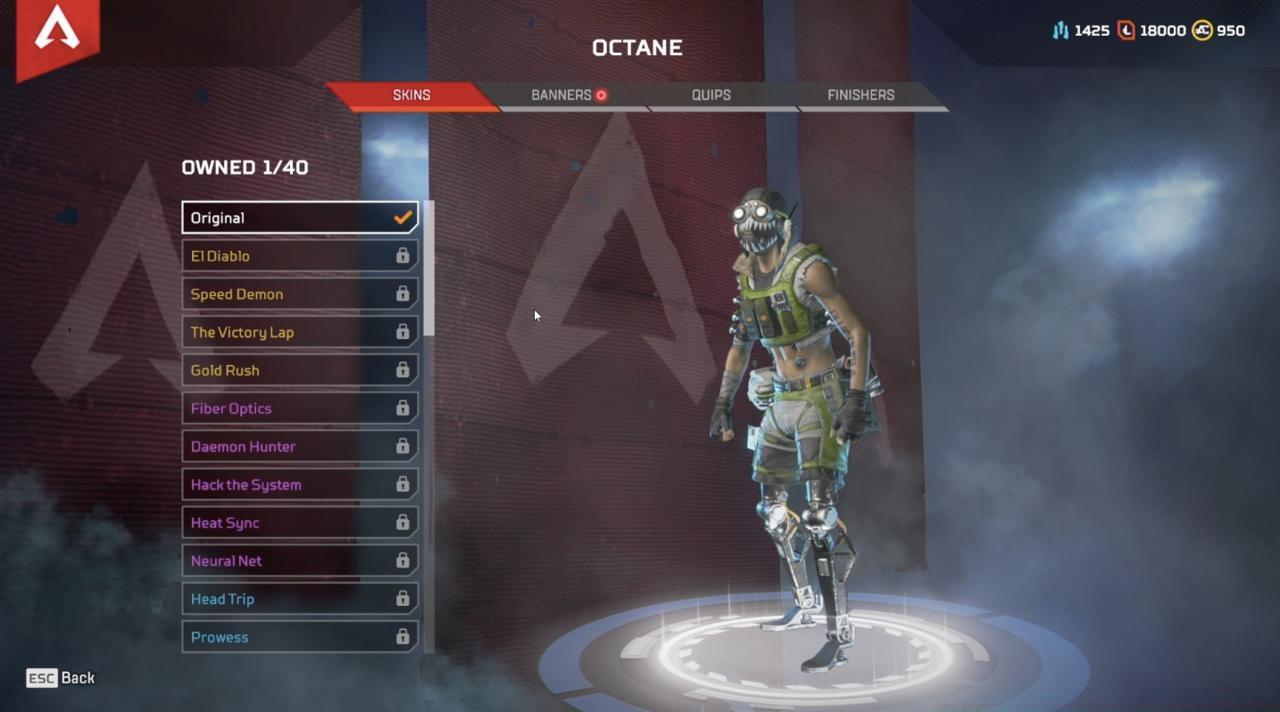Show the Finishers tab
Screen dimensions: 1280x712
click(860, 95)
